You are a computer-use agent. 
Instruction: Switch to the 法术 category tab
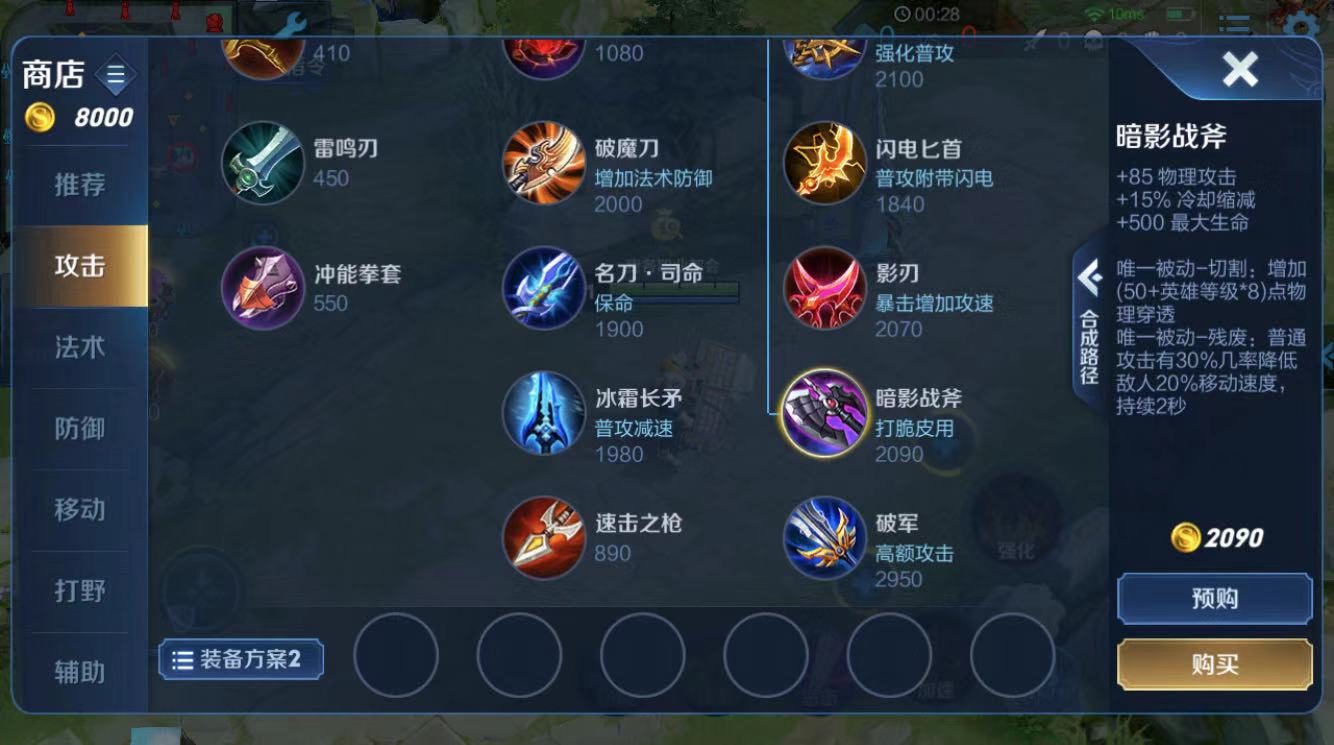pyautogui.click(x=78, y=346)
